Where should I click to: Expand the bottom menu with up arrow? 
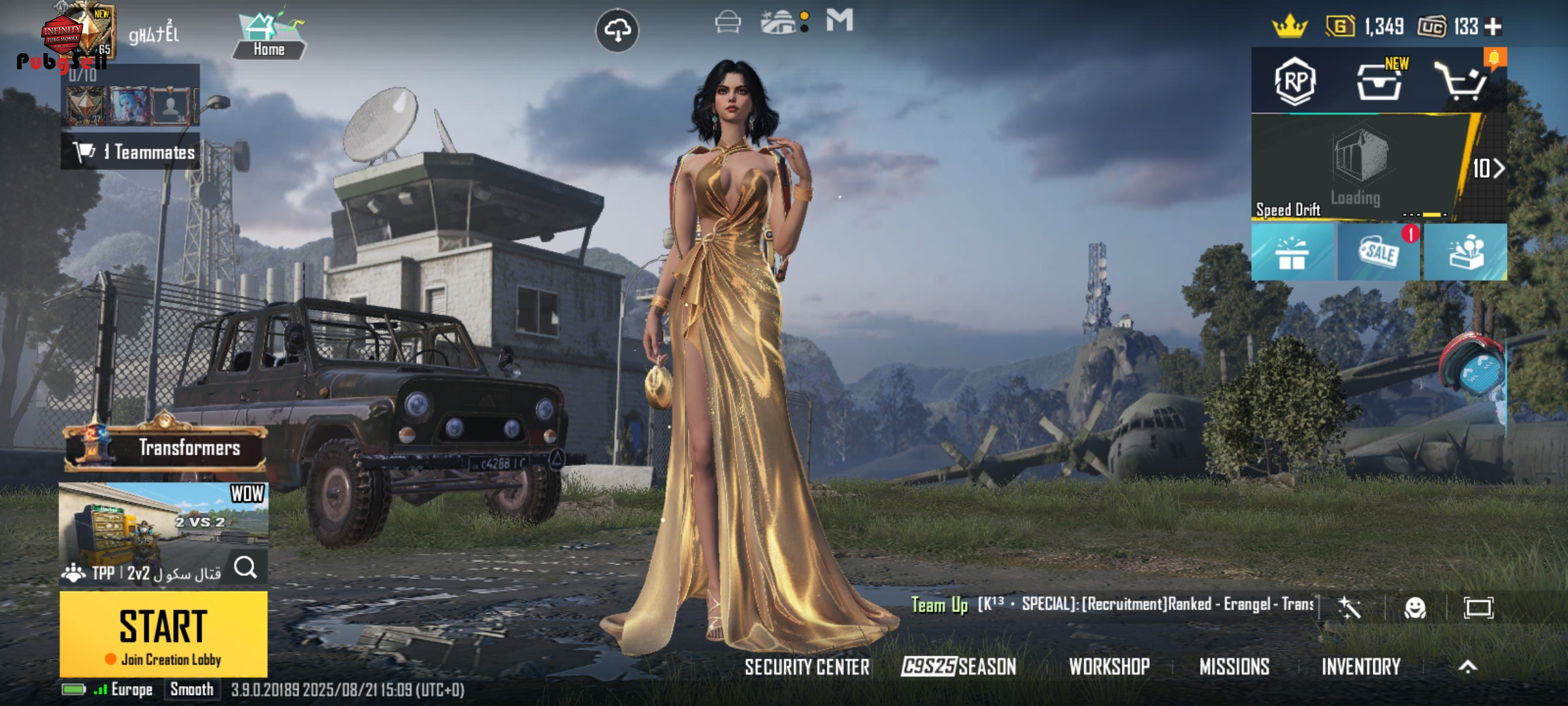[1467, 667]
